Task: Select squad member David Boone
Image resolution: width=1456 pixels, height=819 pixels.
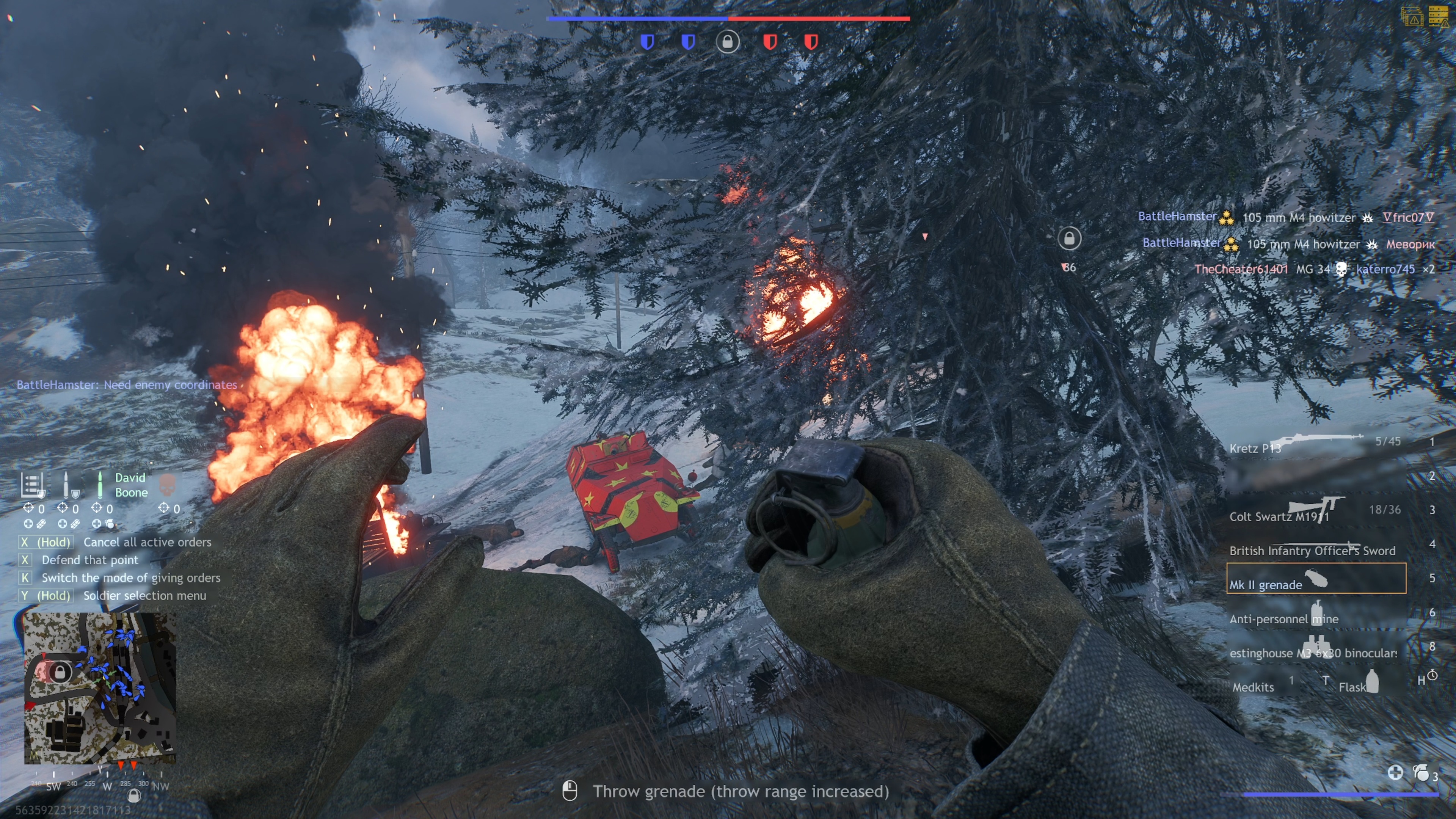Action: click(130, 485)
